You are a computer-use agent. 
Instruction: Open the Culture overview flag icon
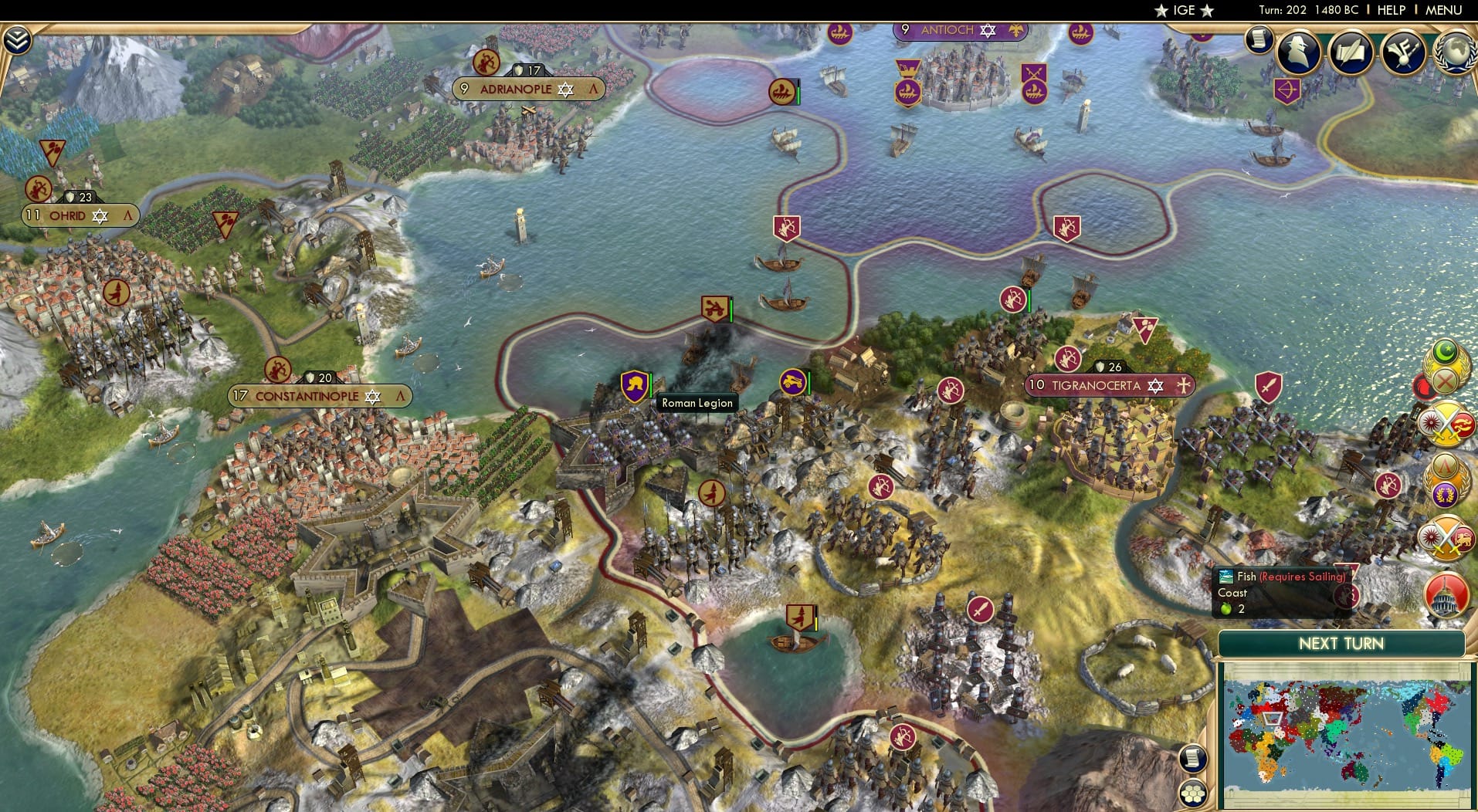(1405, 52)
